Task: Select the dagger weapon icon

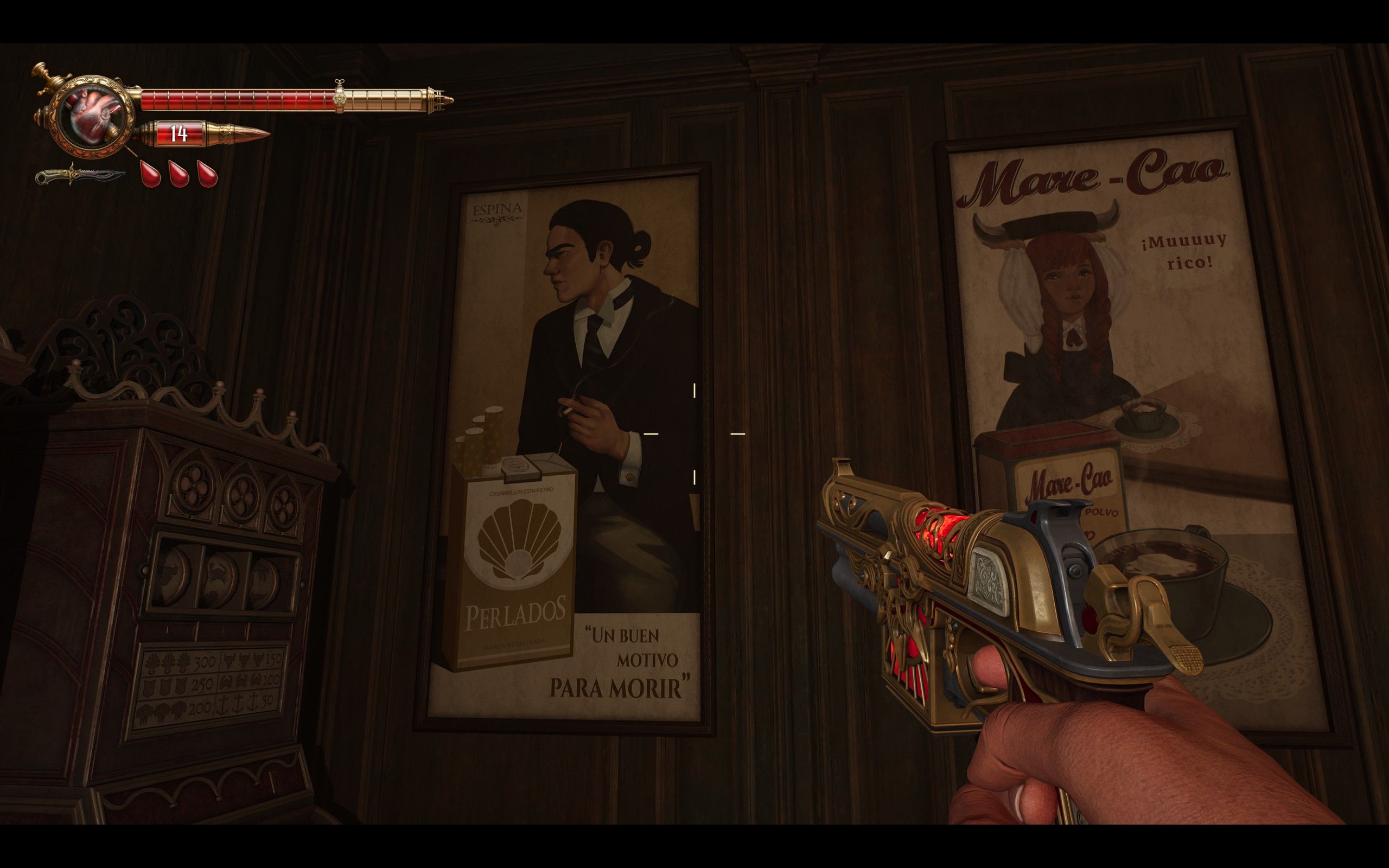Action: [79, 175]
